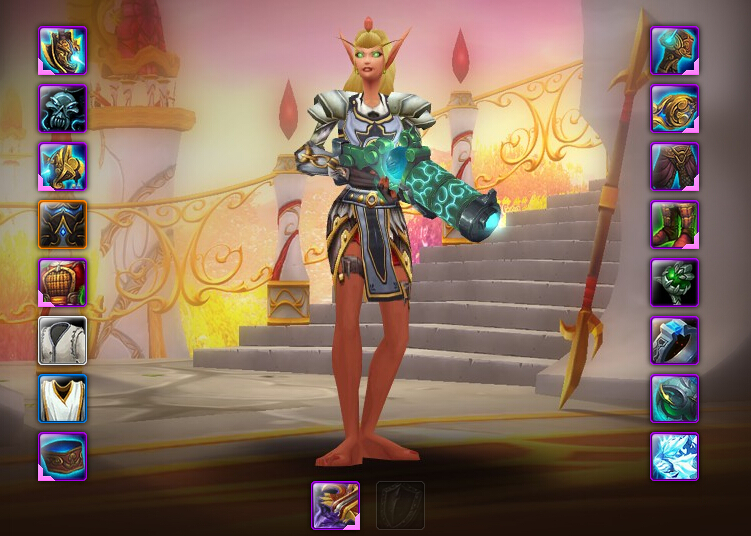
Task: View the gold and red chestpiece slot
Action: pyautogui.click(x=63, y=282)
